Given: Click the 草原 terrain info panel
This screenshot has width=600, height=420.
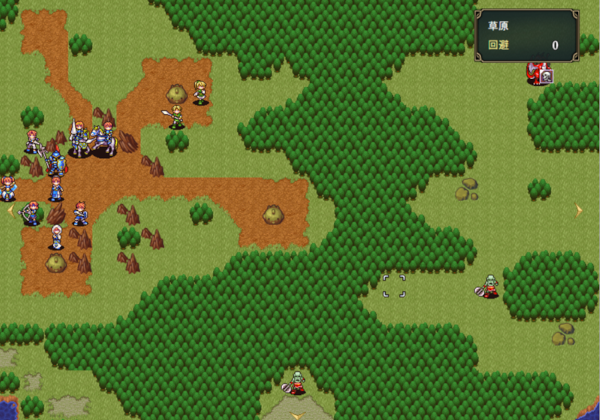Looking at the screenshot, I should (x=526, y=36).
